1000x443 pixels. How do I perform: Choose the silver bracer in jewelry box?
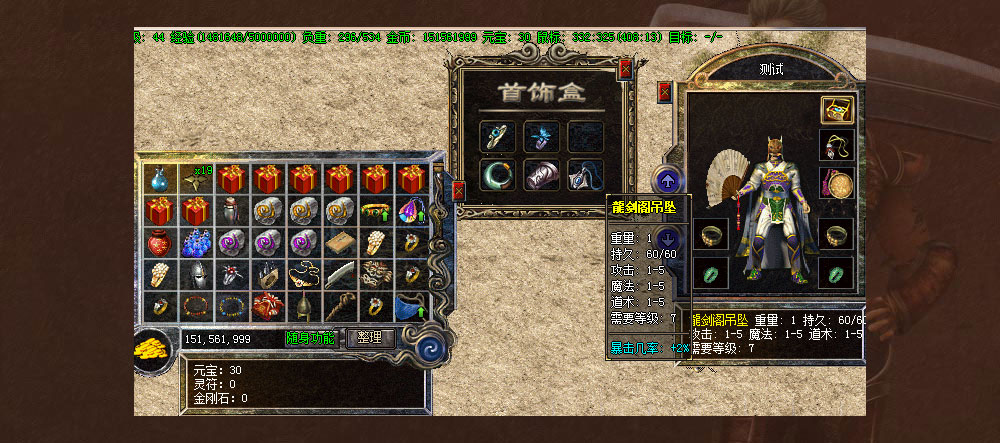(539, 173)
